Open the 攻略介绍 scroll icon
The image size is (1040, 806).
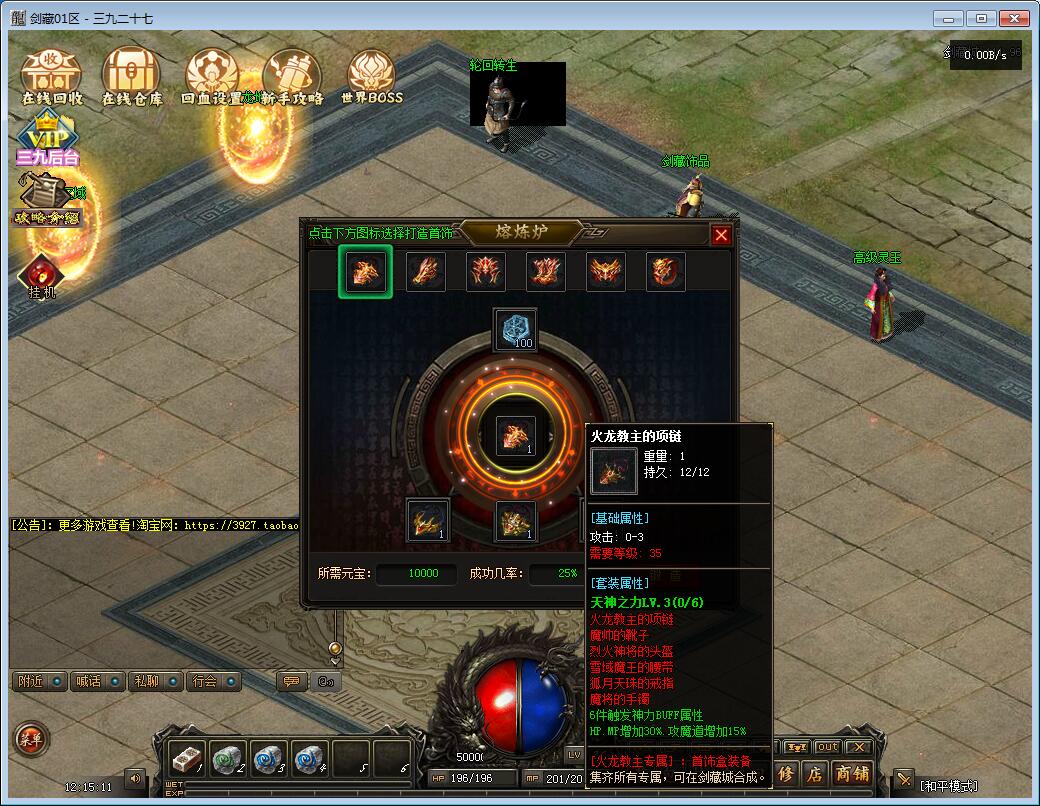point(45,200)
